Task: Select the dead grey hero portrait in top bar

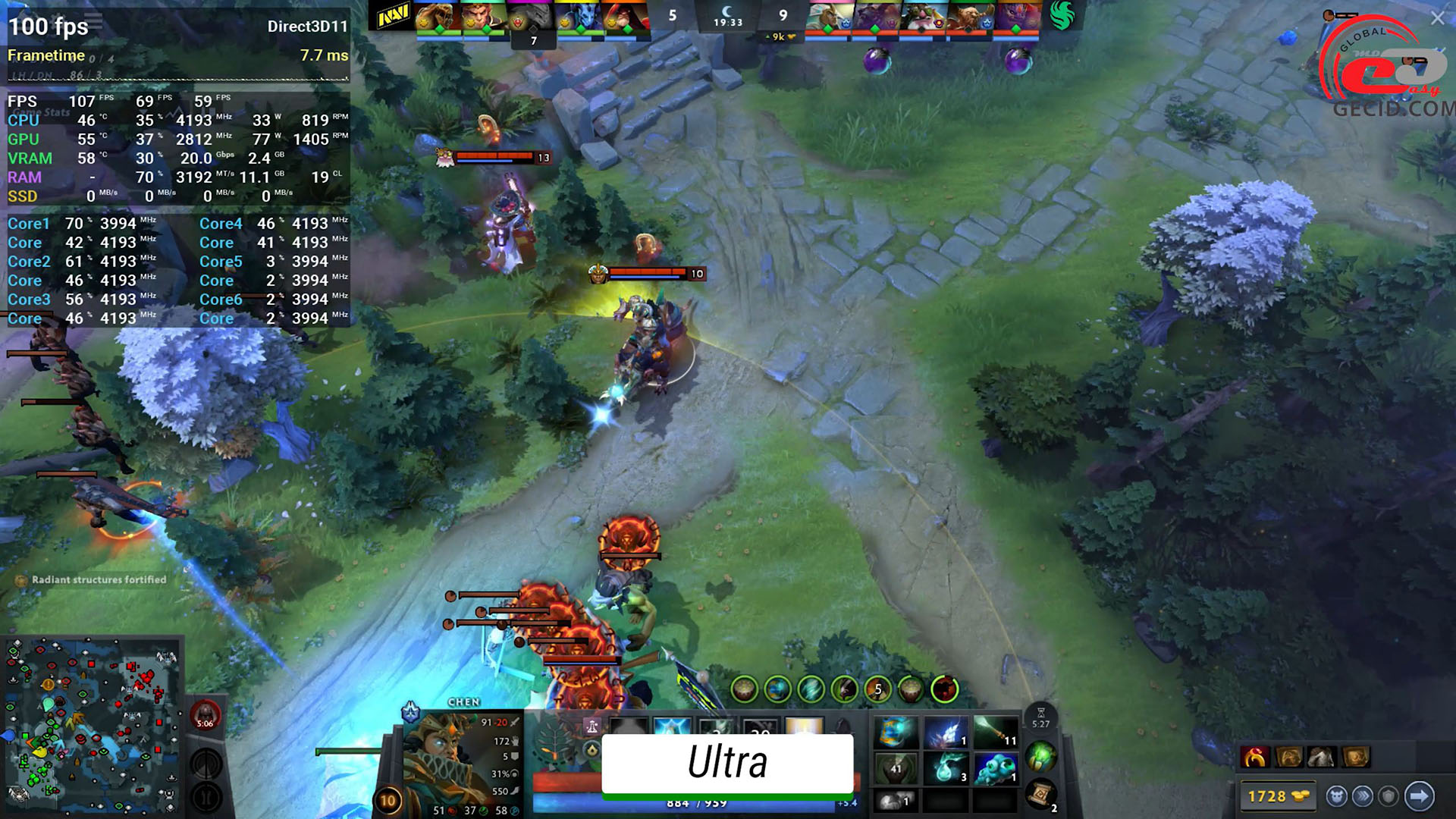Action: 531,17
